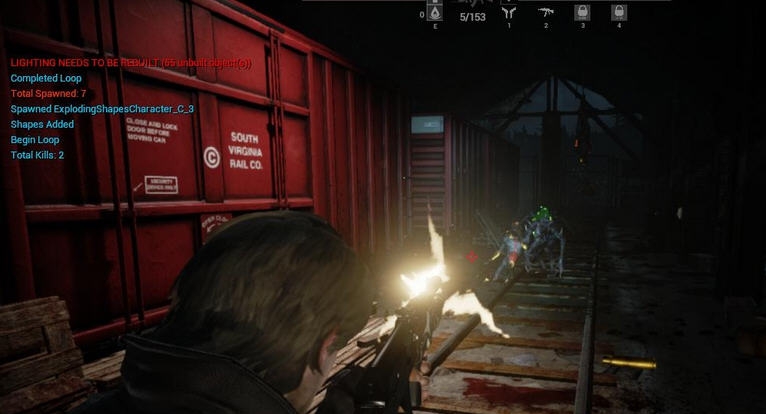Select the locked weapon slot numbered 4
766x414 pixels.
[619, 13]
